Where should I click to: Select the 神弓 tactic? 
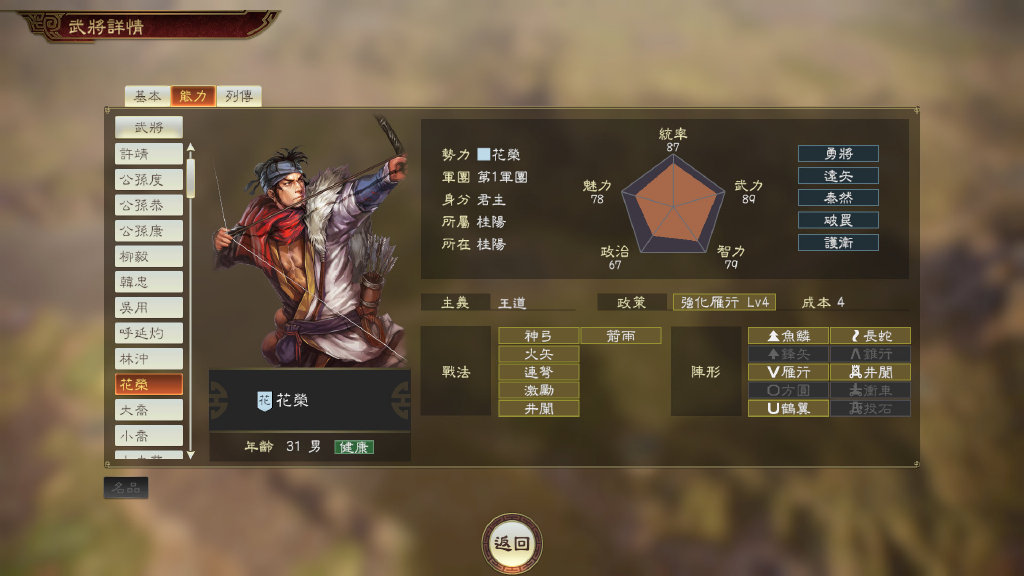click(x=539, y=336)
